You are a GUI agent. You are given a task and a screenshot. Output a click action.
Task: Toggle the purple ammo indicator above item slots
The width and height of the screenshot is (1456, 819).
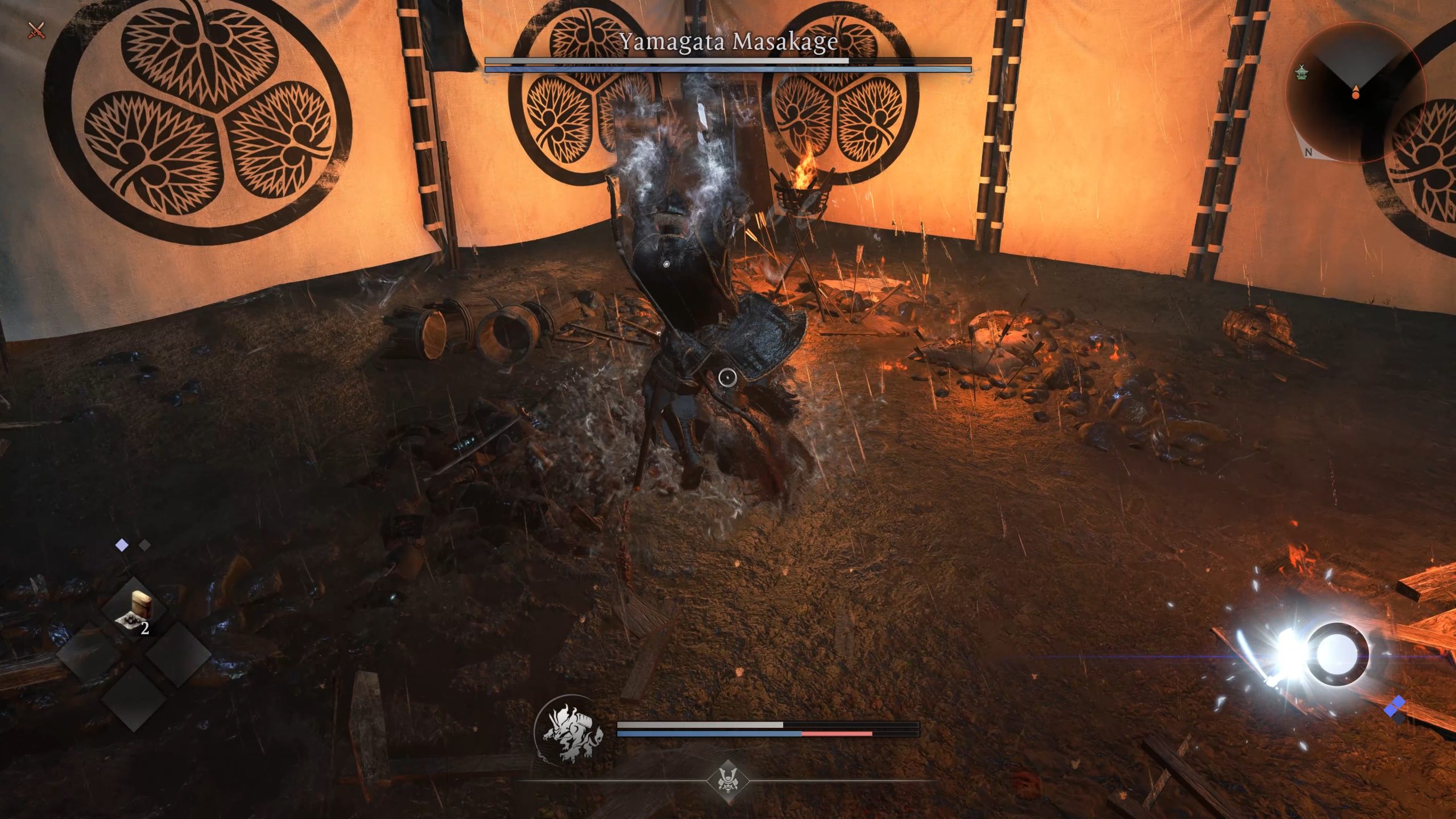pos(121,545)
